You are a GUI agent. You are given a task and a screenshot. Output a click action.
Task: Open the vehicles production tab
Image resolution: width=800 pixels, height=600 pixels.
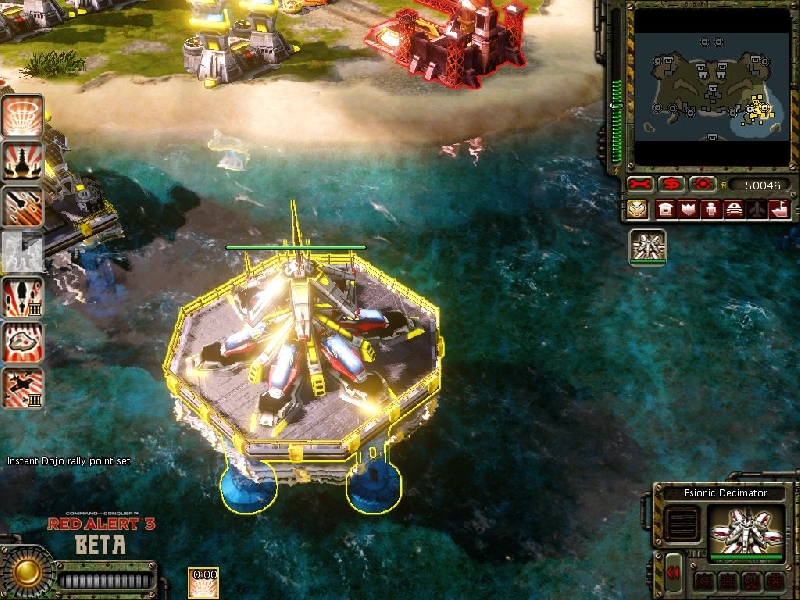[733, 210]
